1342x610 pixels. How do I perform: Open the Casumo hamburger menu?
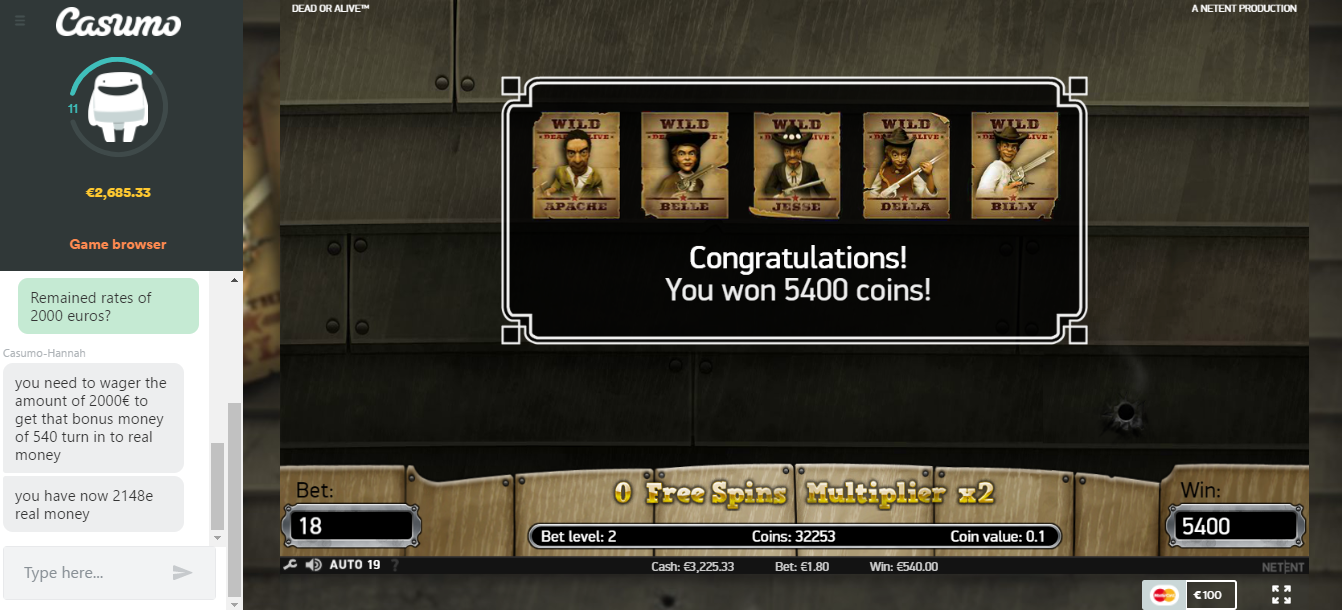[20, 20]
